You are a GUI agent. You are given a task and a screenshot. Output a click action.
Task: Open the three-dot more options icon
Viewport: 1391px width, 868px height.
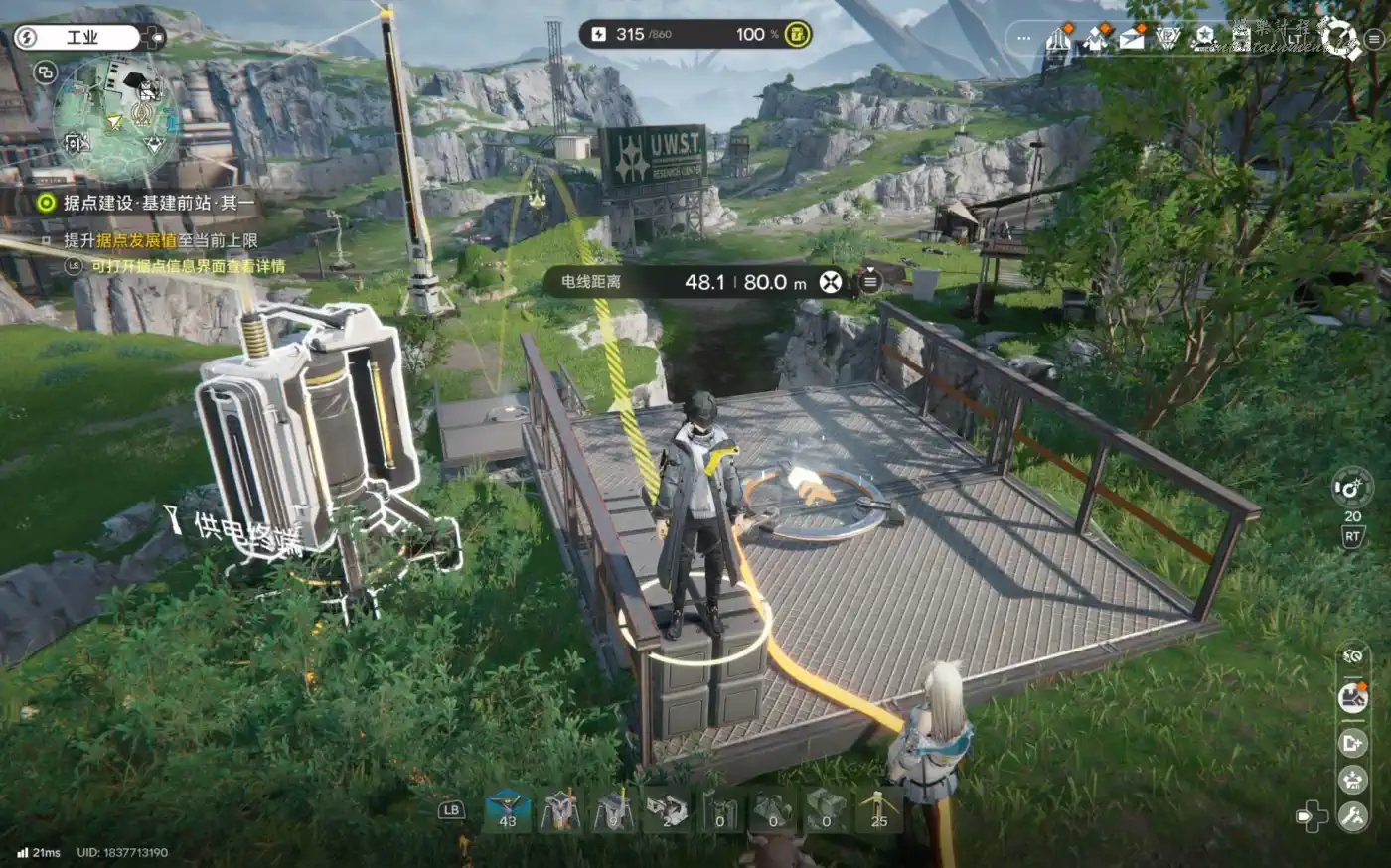pos(1024,39)
